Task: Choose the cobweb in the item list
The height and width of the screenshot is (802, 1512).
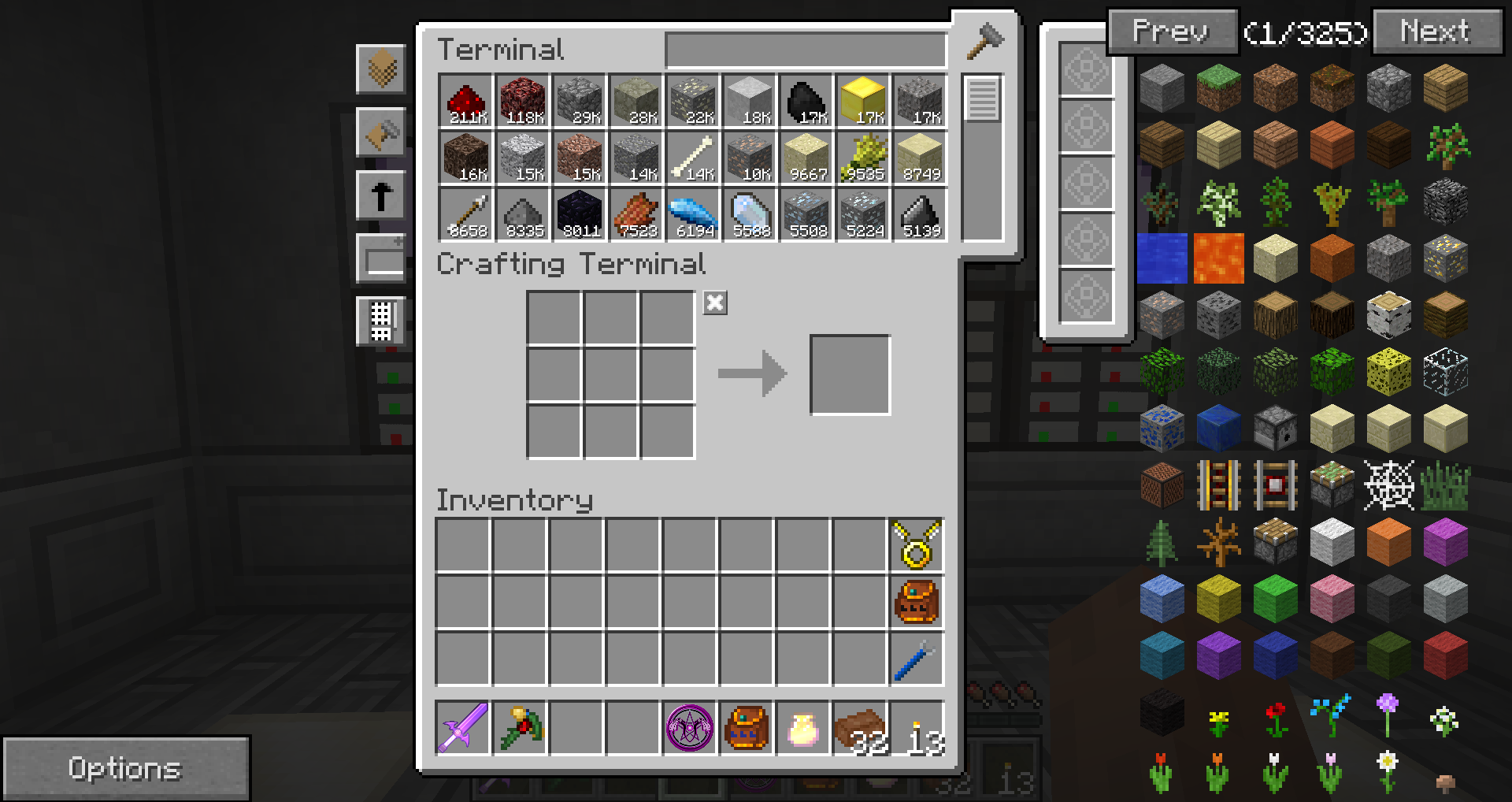Action: pyautogui.click(x=1388, y=485)
